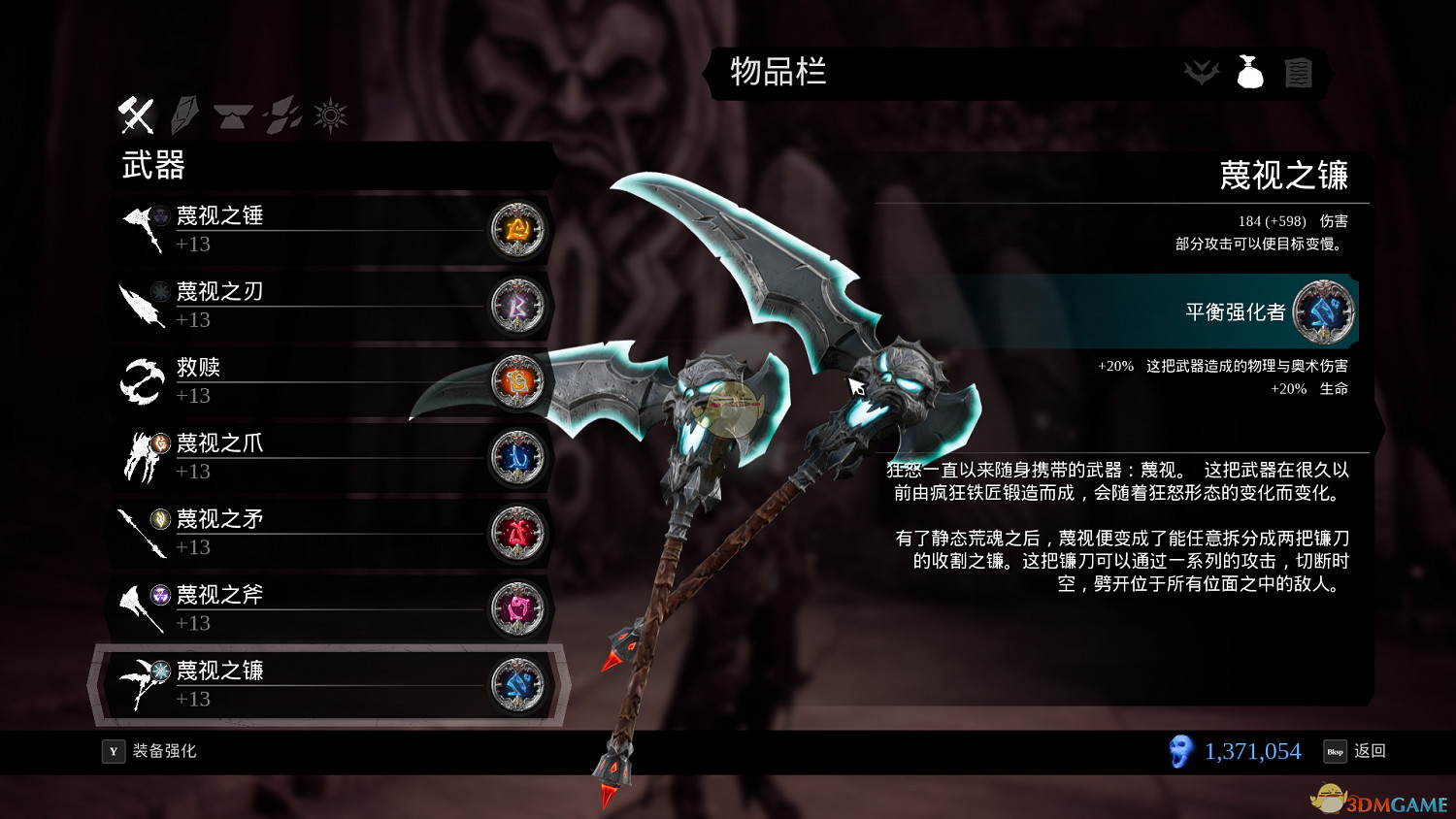Click the 3DMGAME watermark logo
The height and width of the screenshot is (819, 1456).
point(1378,798)
